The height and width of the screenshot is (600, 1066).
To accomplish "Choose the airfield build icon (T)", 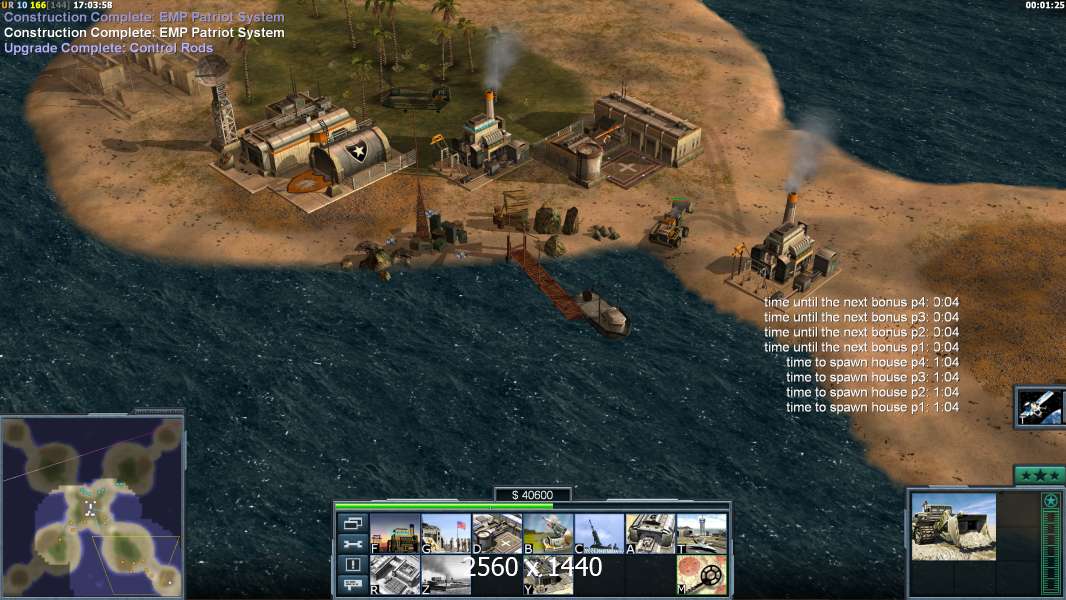I will pos(701,533).
